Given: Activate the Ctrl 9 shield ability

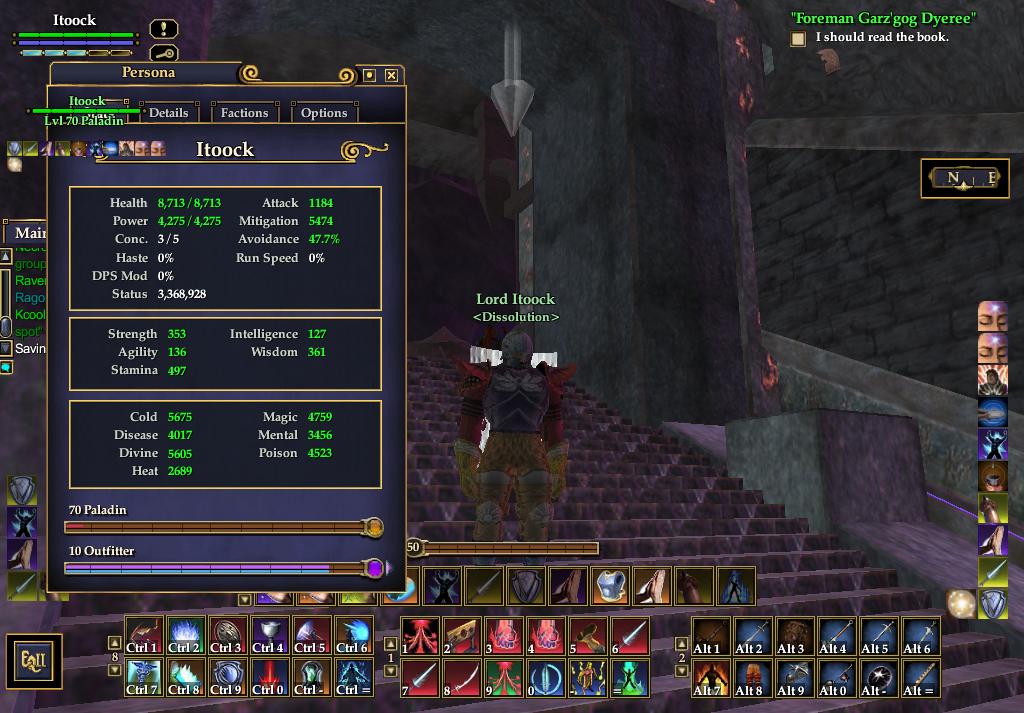Looking at the screenshot, I should [x=227, y=678].
